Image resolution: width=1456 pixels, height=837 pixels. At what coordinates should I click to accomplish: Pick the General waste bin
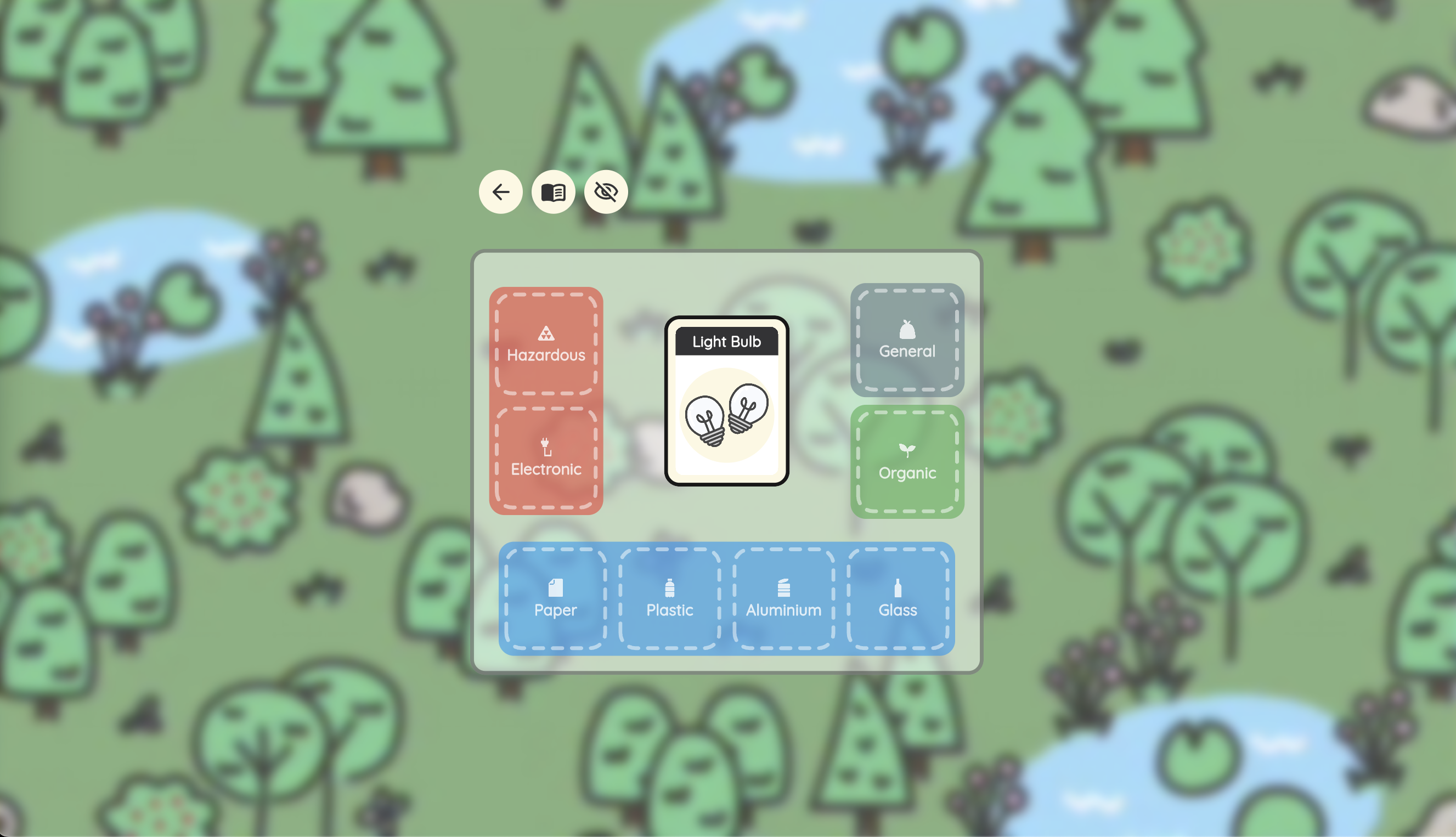tap(906, 340)
